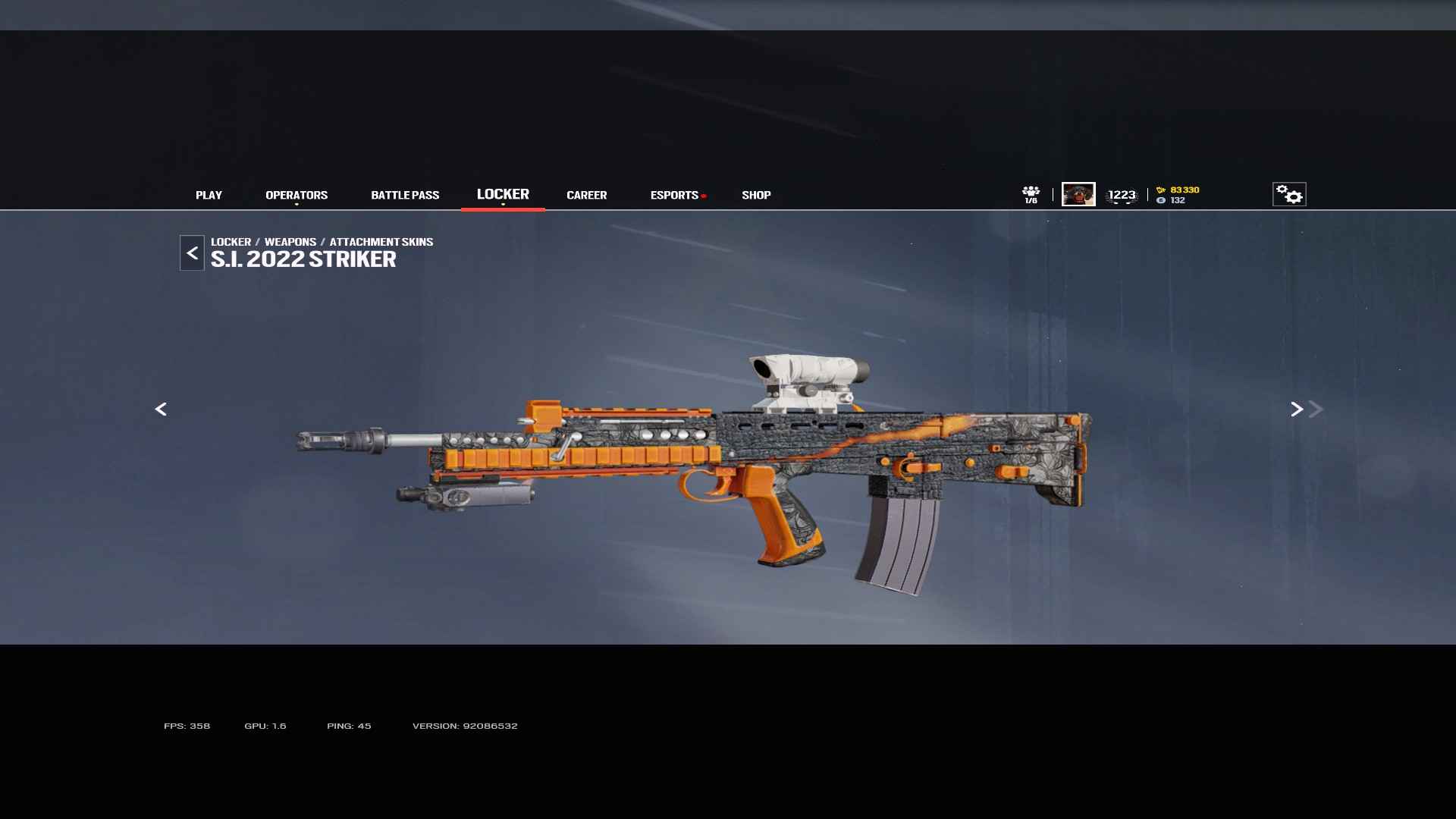The width and height of the screenshot is (1456, 819).
Task: Open the Career tab
Action: [586, 195]
